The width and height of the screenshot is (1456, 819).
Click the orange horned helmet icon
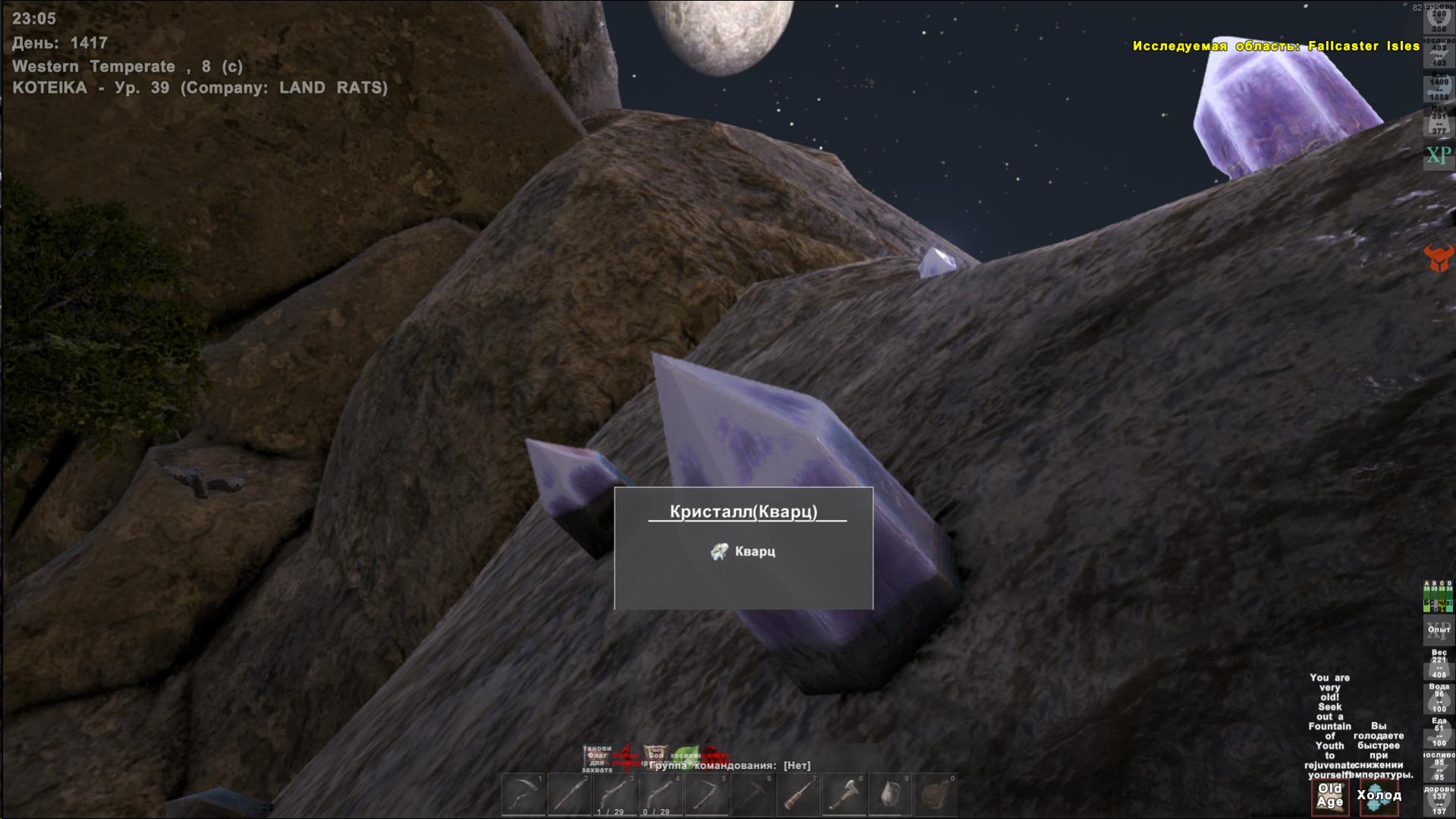point(1439,258)
